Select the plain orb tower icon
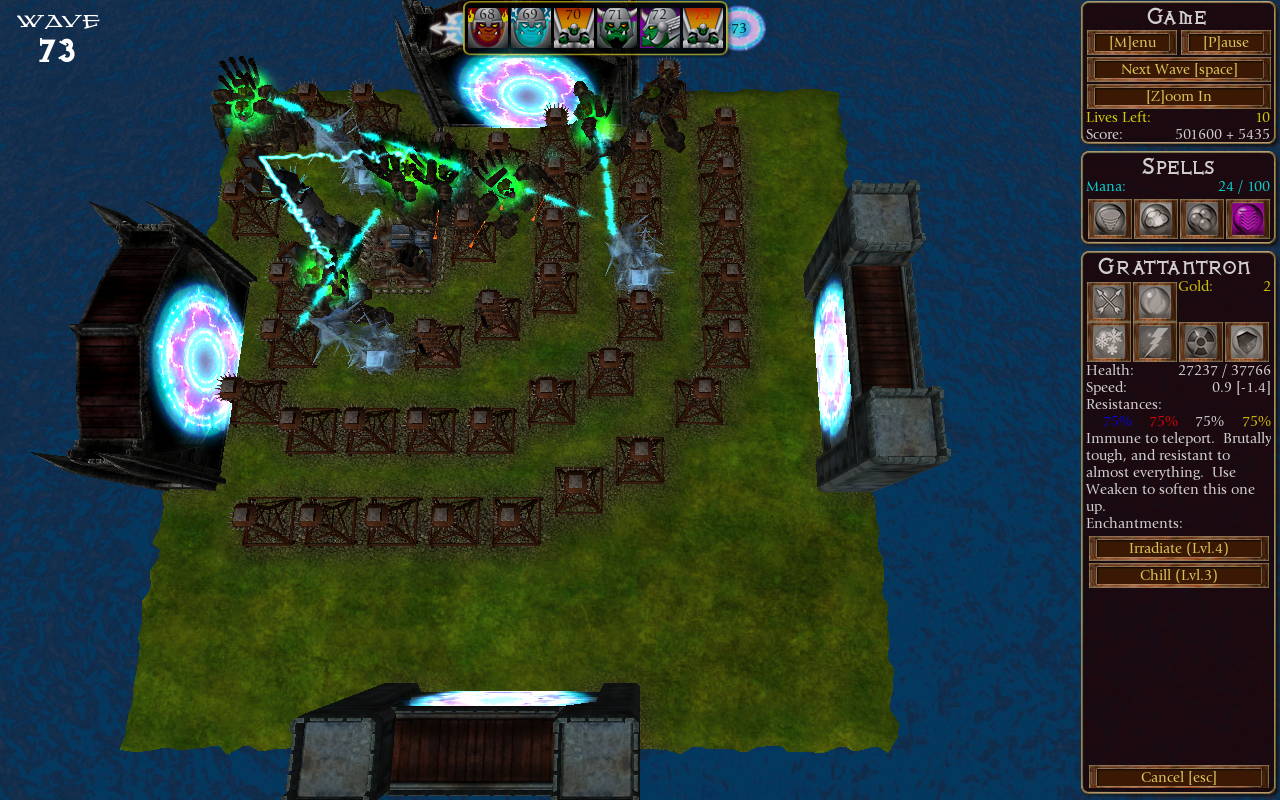This screenshot has height=800, width=1280. pos(1155,302)
